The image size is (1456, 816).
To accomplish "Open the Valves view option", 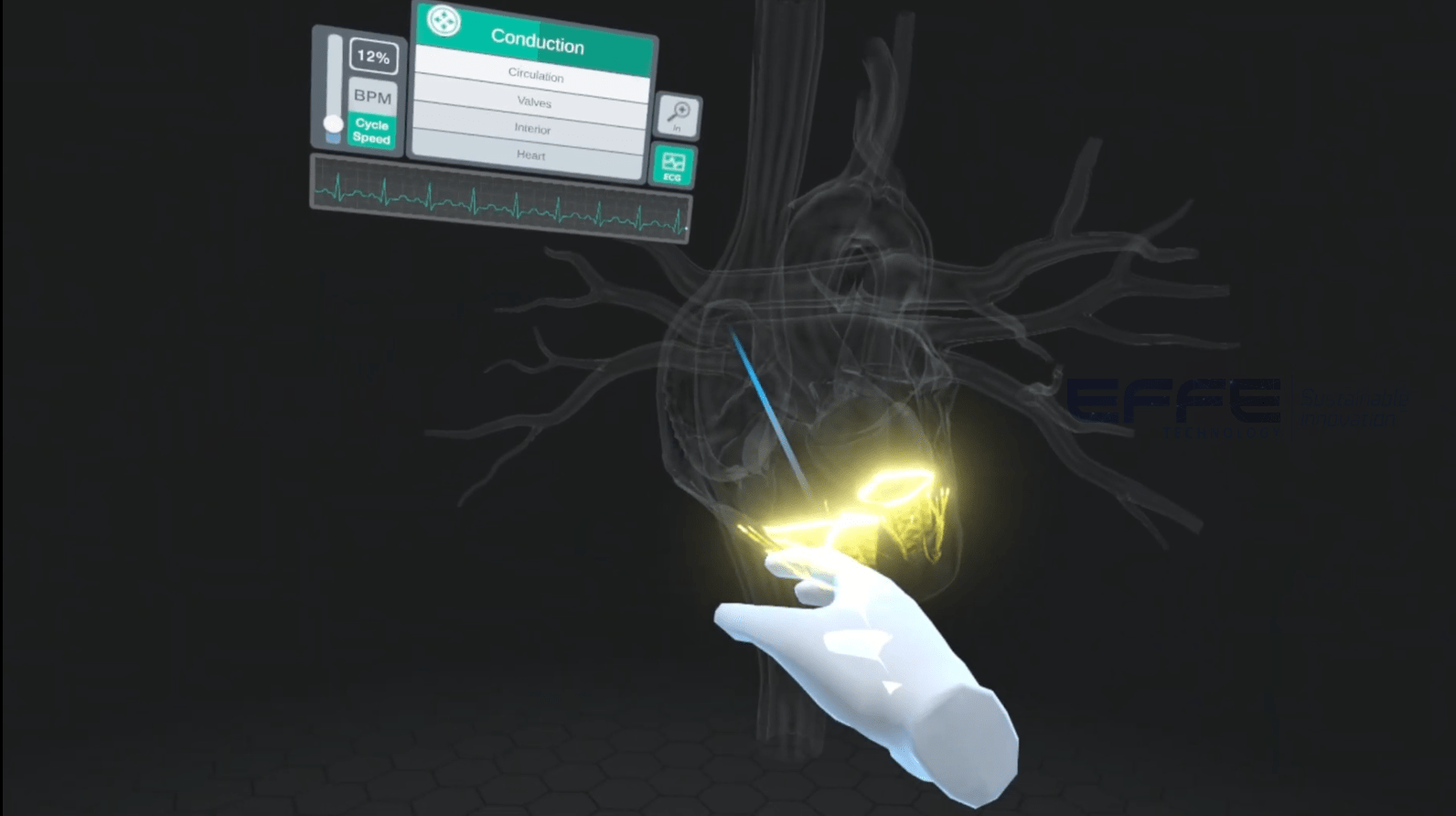I will tap(533, 103).
